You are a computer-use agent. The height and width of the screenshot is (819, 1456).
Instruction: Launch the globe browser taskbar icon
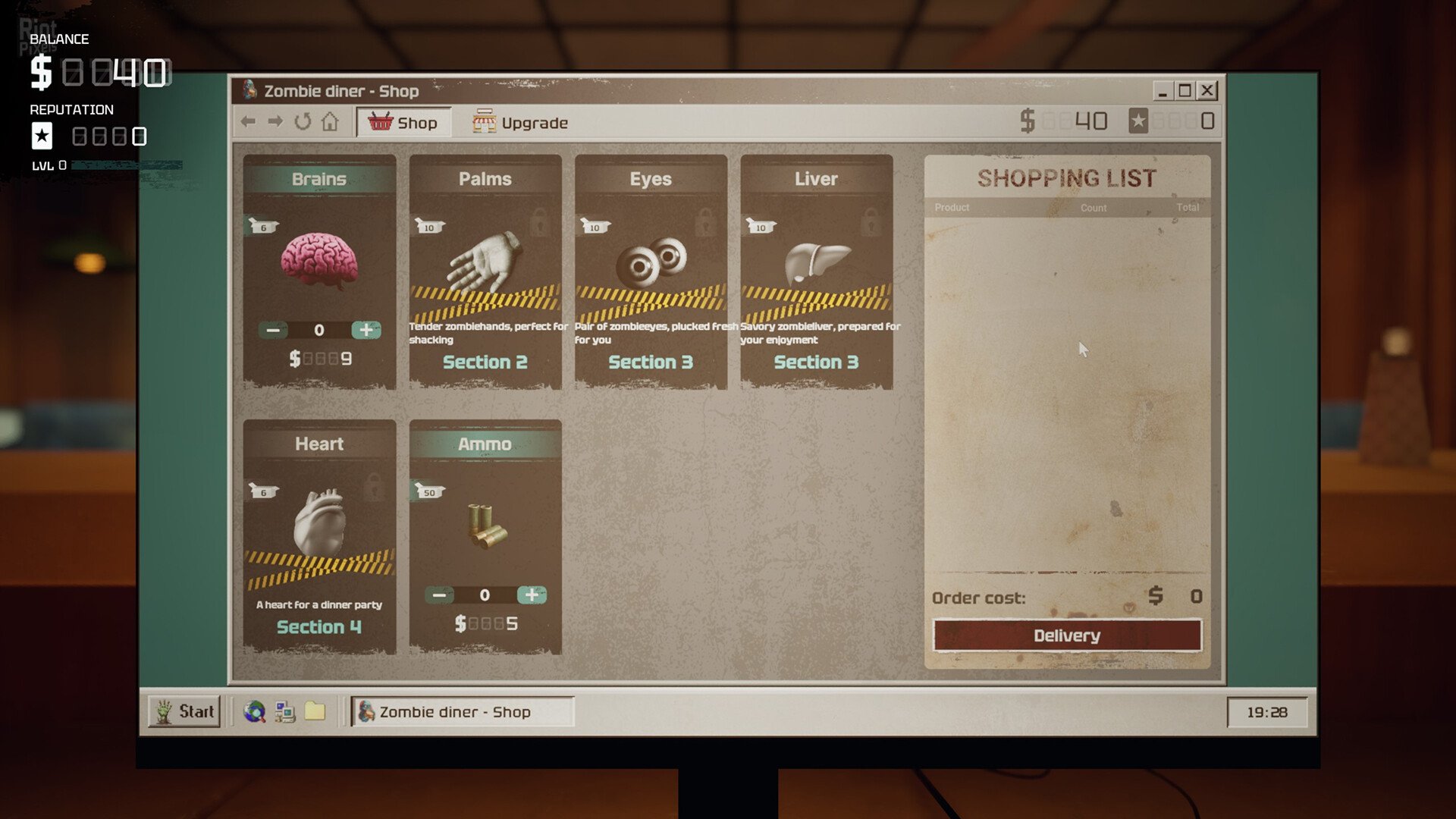point(255,711)
